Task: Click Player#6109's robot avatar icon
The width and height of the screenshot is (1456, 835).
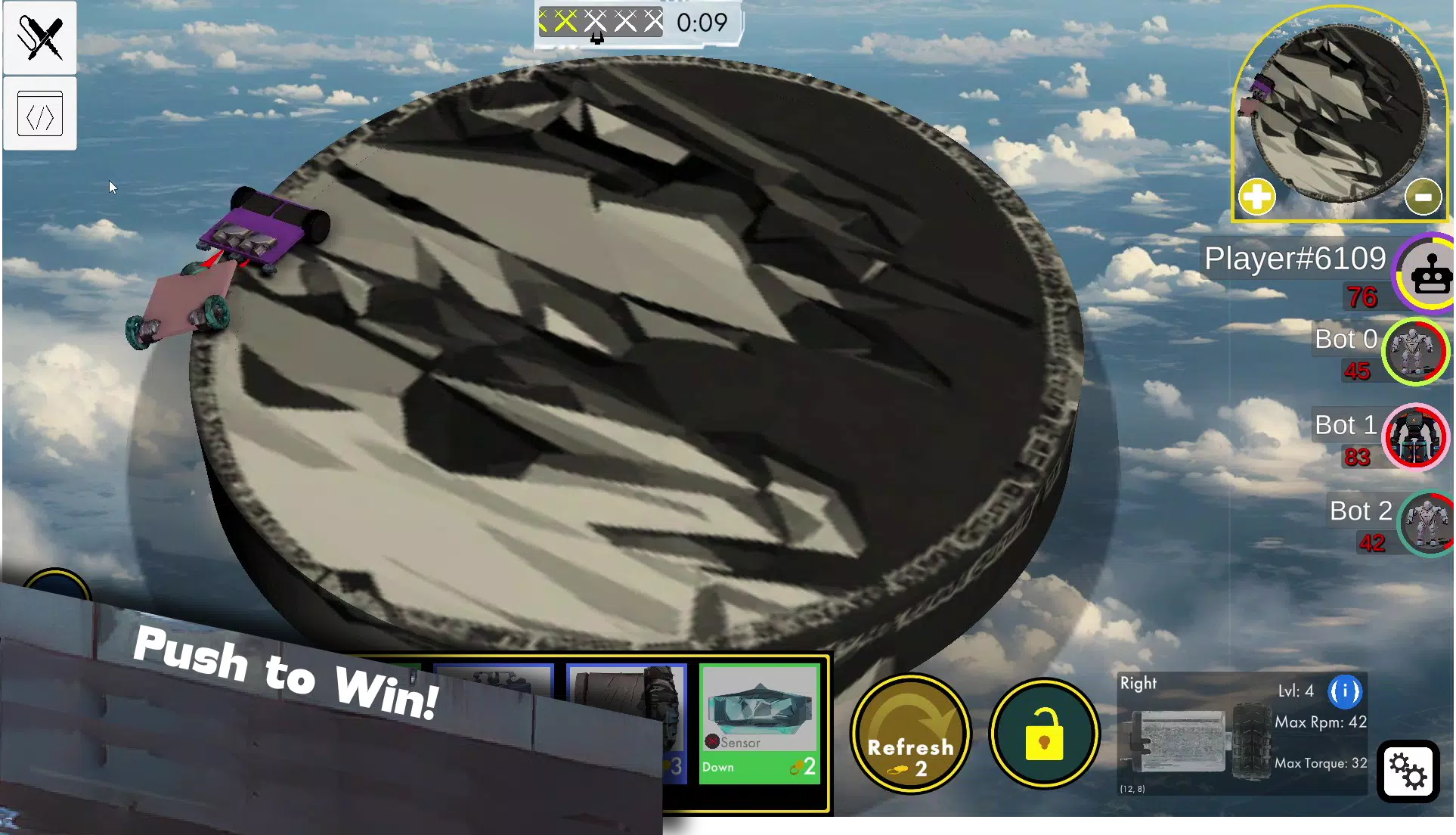Action: pos(1429,273)
